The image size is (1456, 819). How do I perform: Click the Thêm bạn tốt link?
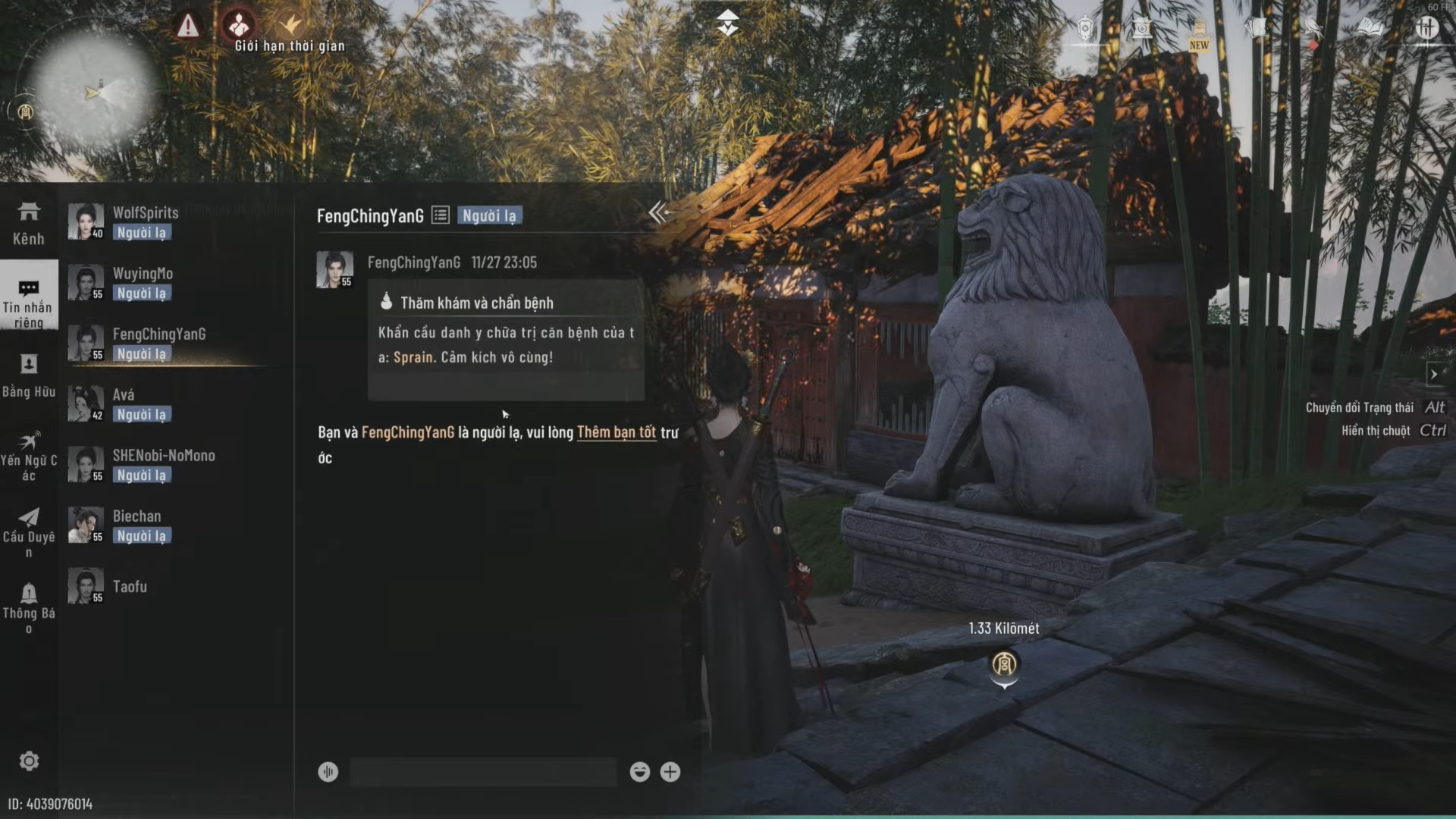click(x=616, y=432)
